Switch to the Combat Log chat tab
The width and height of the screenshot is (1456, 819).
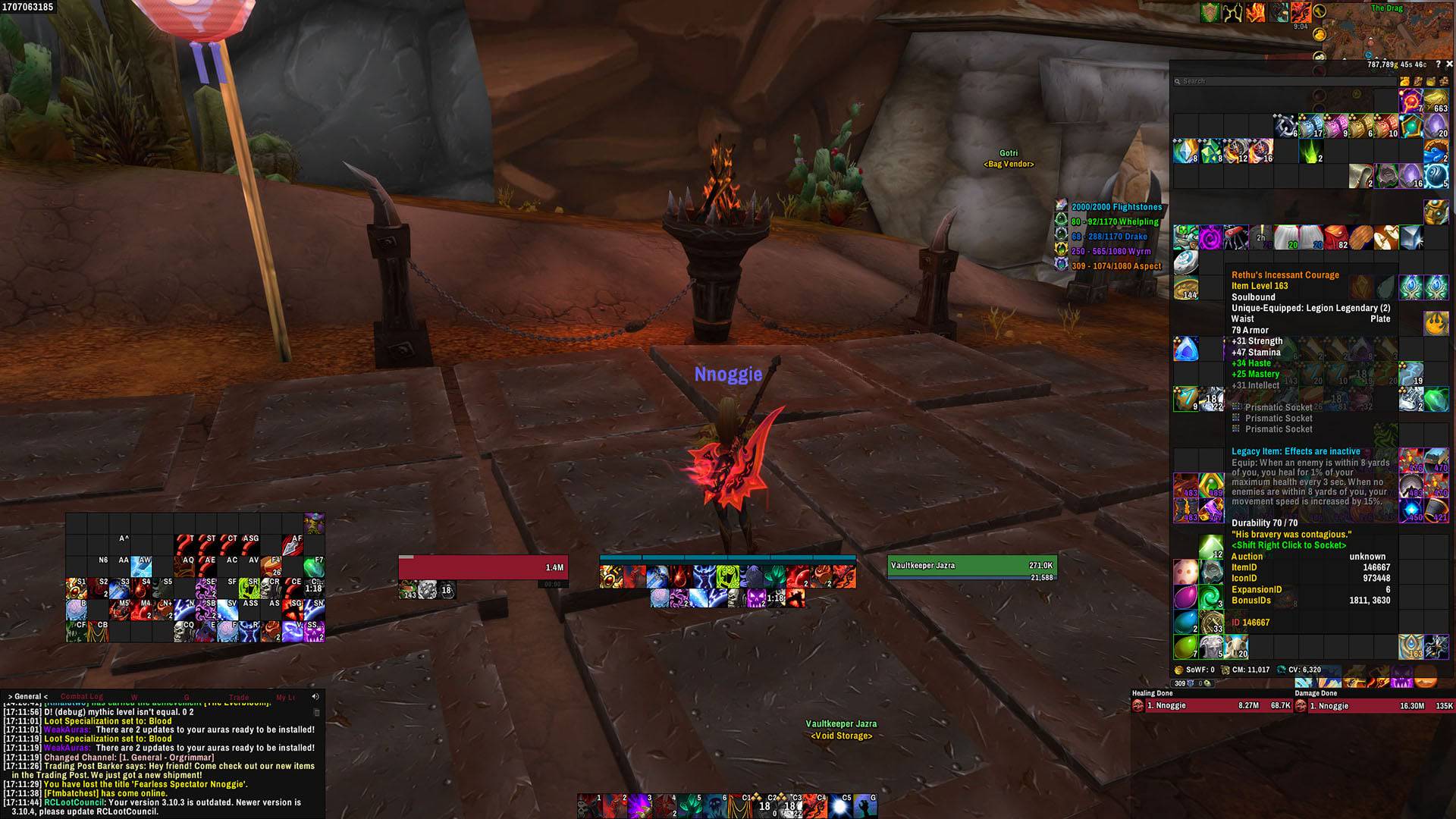[81, 696]
